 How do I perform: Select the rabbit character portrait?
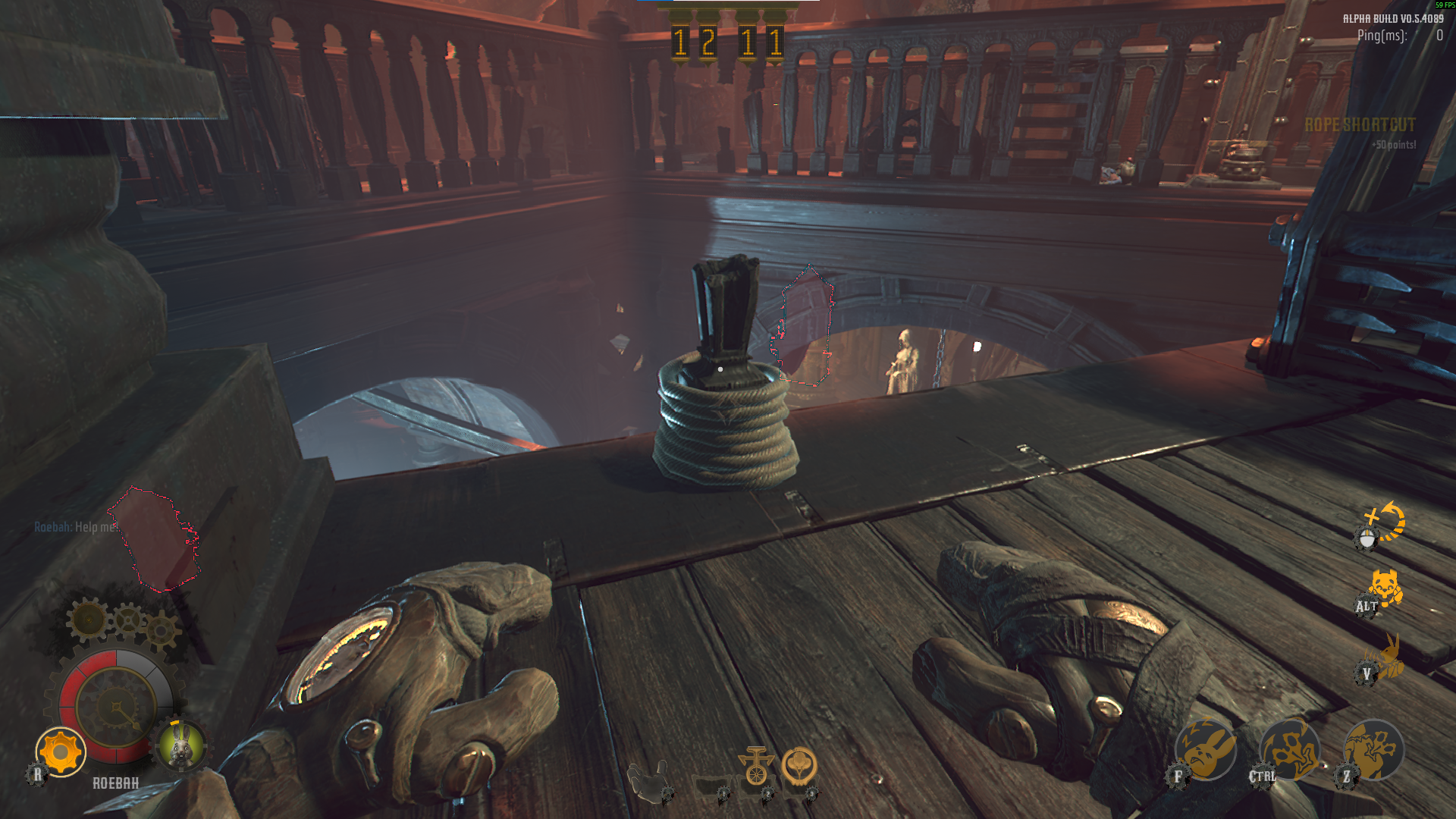coord(181,745)
